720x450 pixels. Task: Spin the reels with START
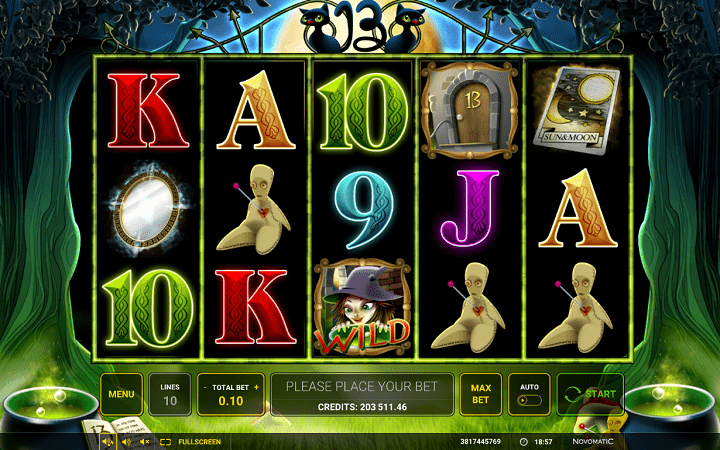[x=590, y=394]
